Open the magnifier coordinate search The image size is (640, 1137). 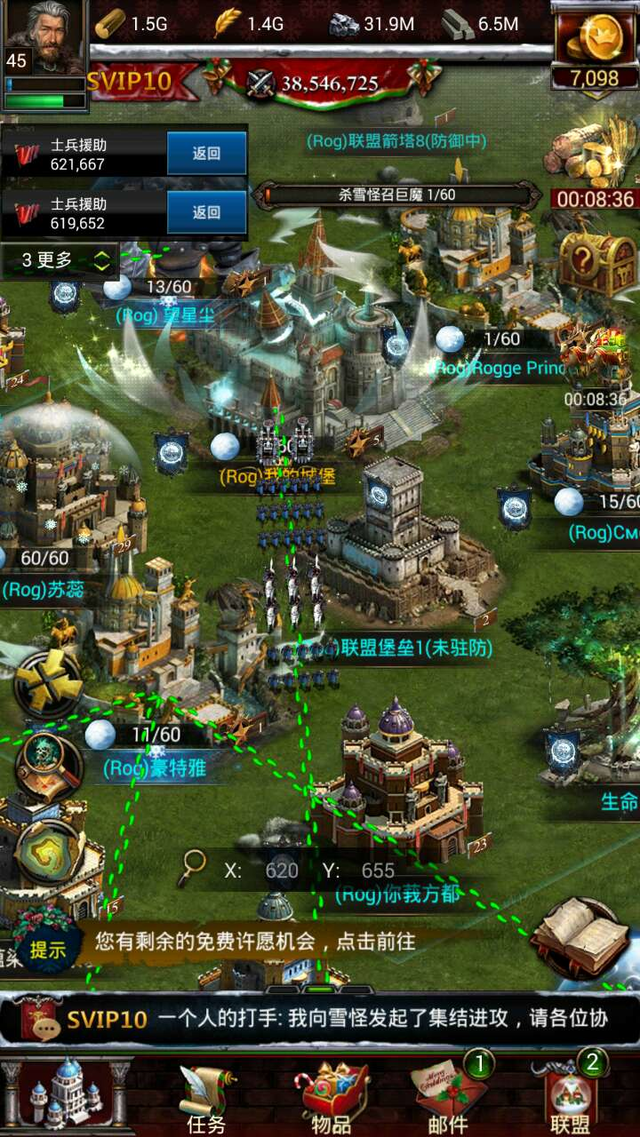[192, 869]
